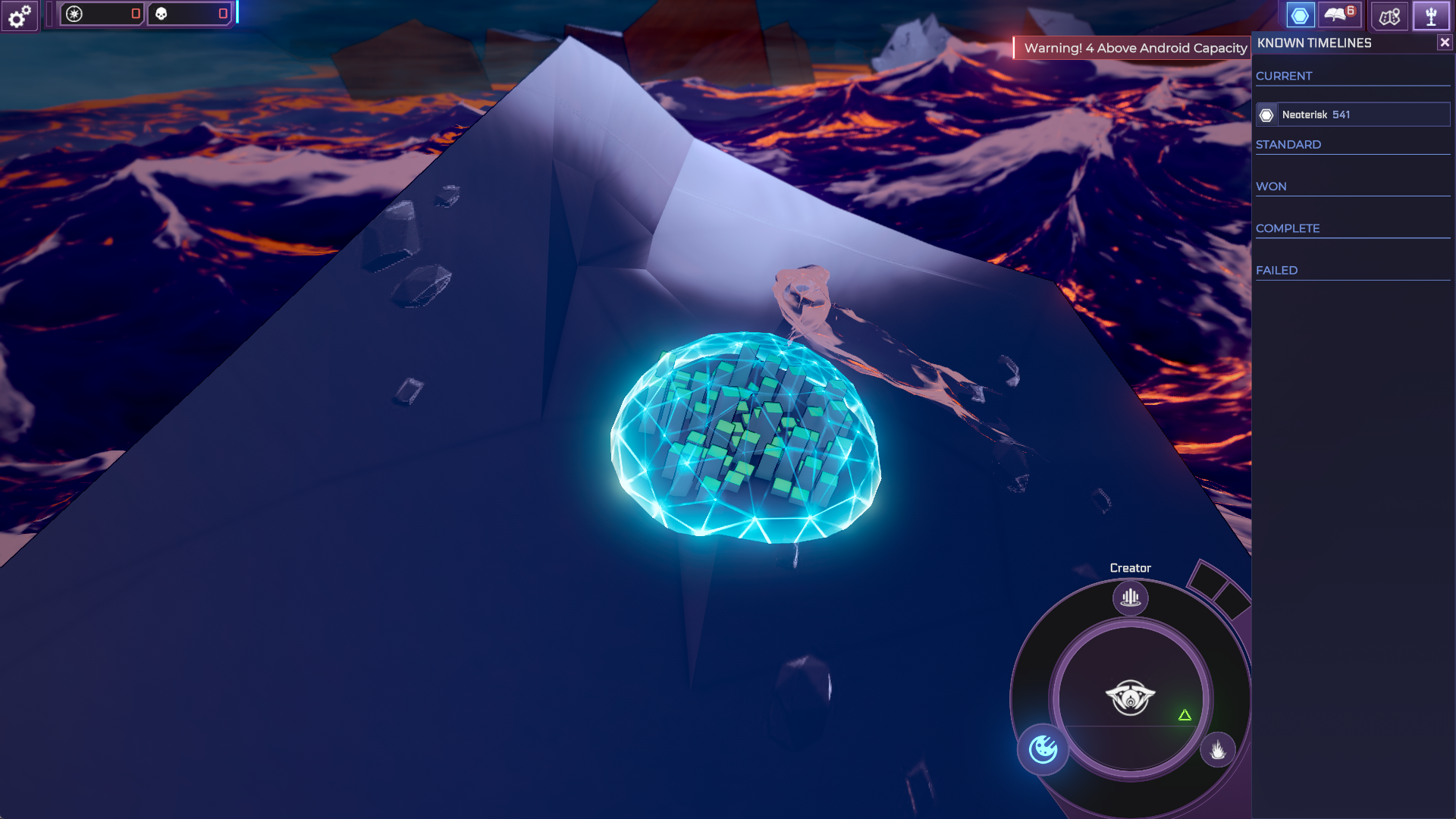This screenshot has width=1456, height=819.
Task: Click the Creator emblem in wheel center
Action: (x=1130, y=697)
